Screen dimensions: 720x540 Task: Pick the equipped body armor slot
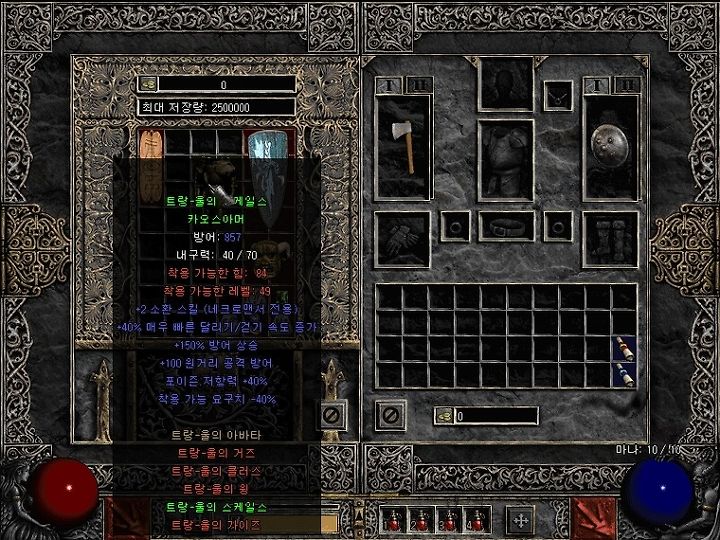coord(506,160)
